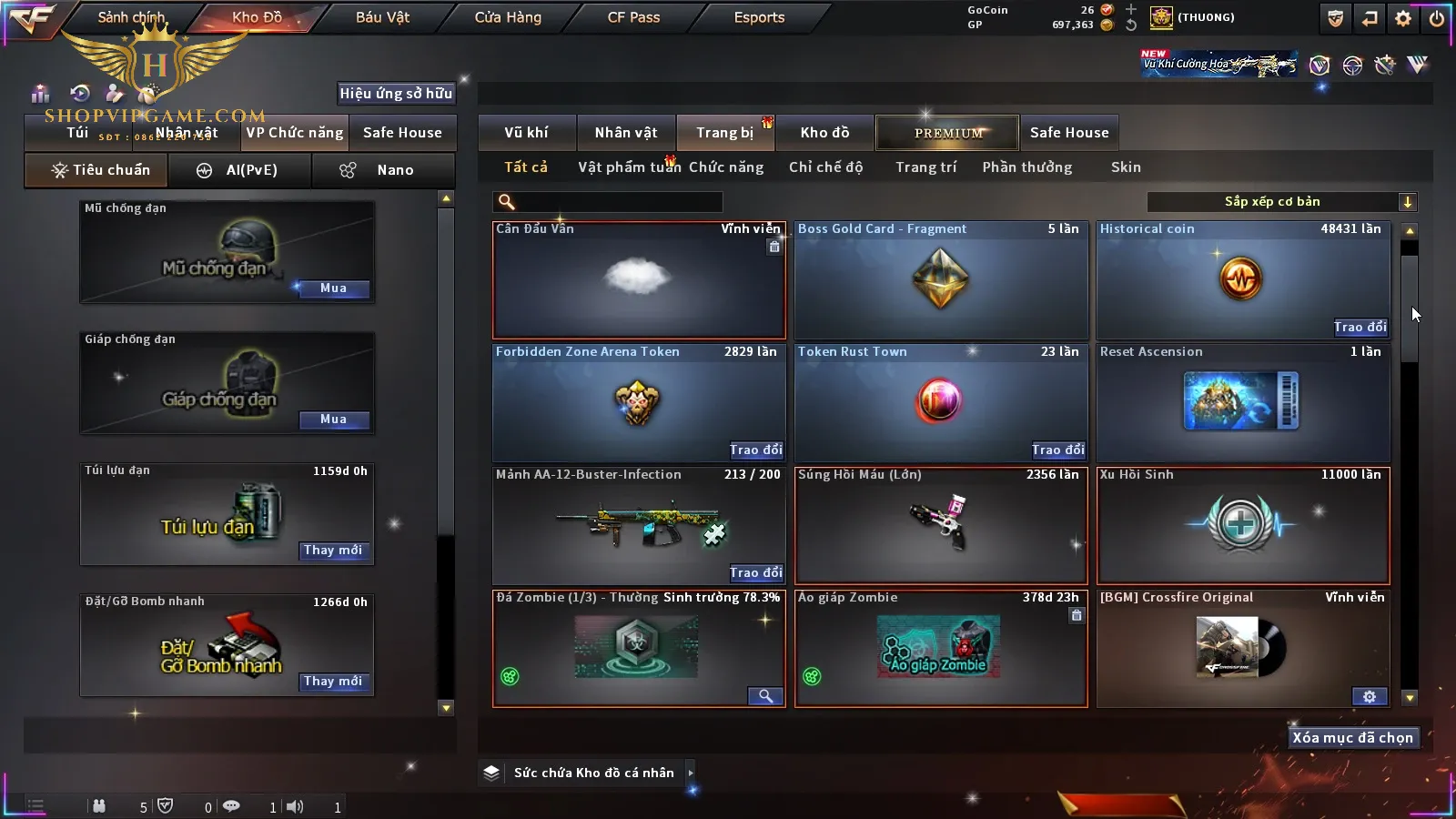Exchange the Historical coin item
This screenshot has height=819, width=1456.
[1360, 328]
